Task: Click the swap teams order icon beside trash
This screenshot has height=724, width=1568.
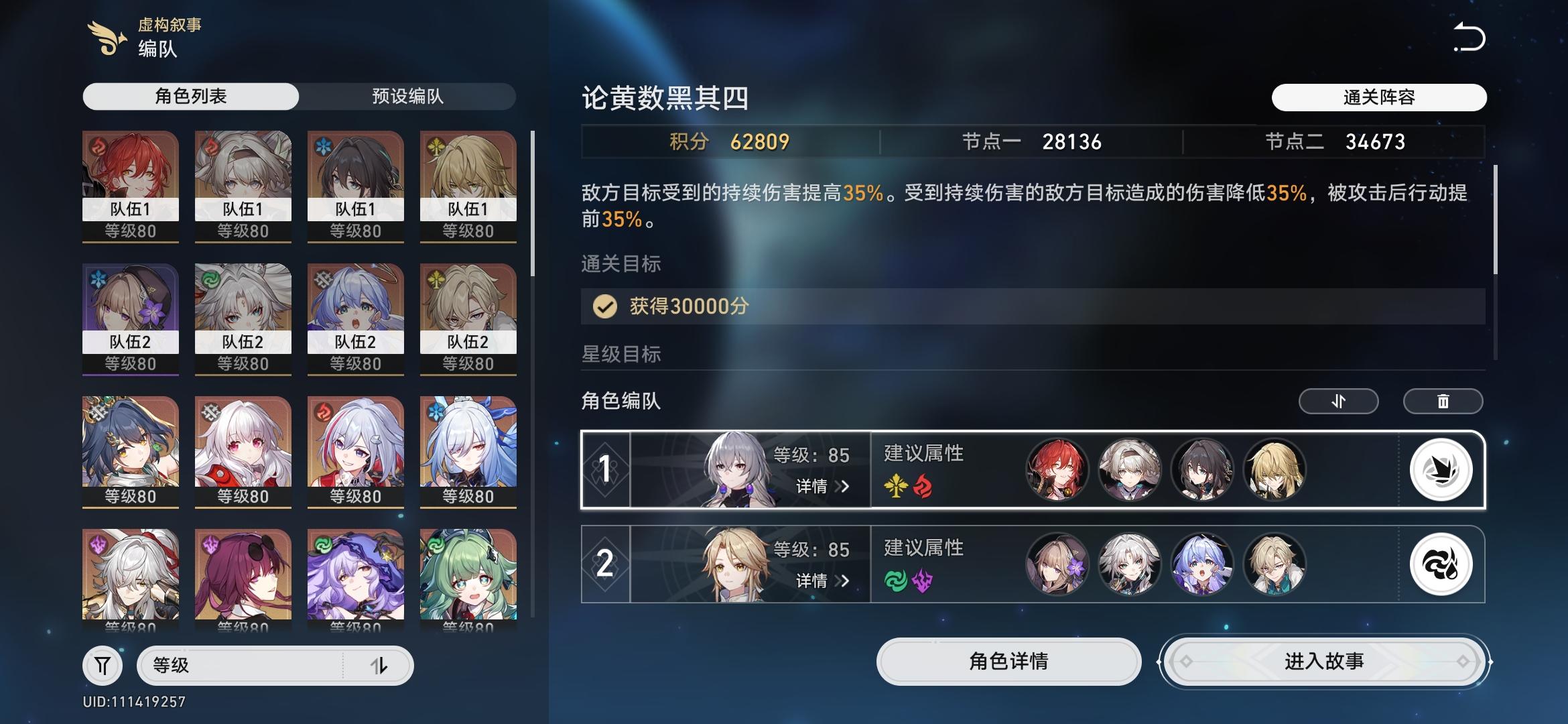Action: click(x=1338, y=401)
